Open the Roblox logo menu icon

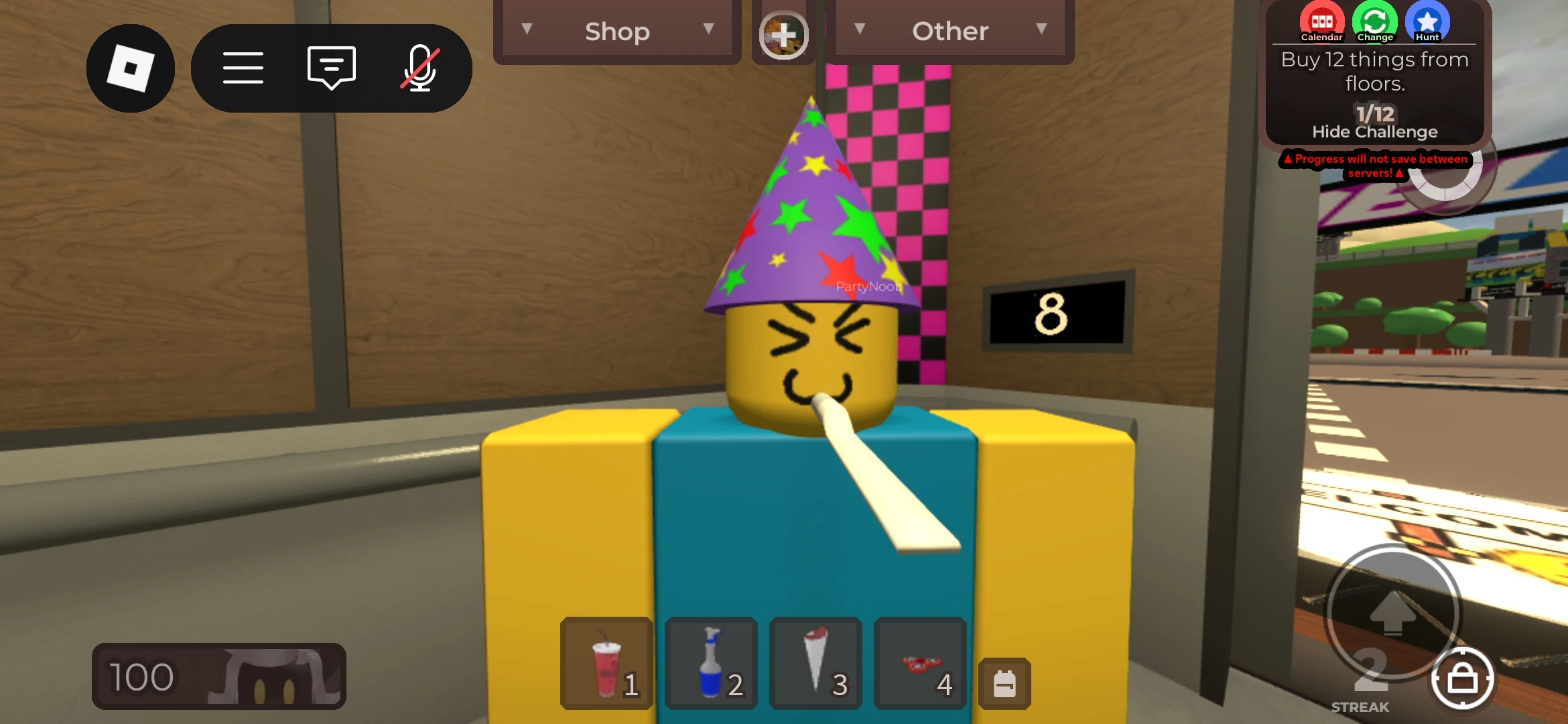tap(129, 68)
